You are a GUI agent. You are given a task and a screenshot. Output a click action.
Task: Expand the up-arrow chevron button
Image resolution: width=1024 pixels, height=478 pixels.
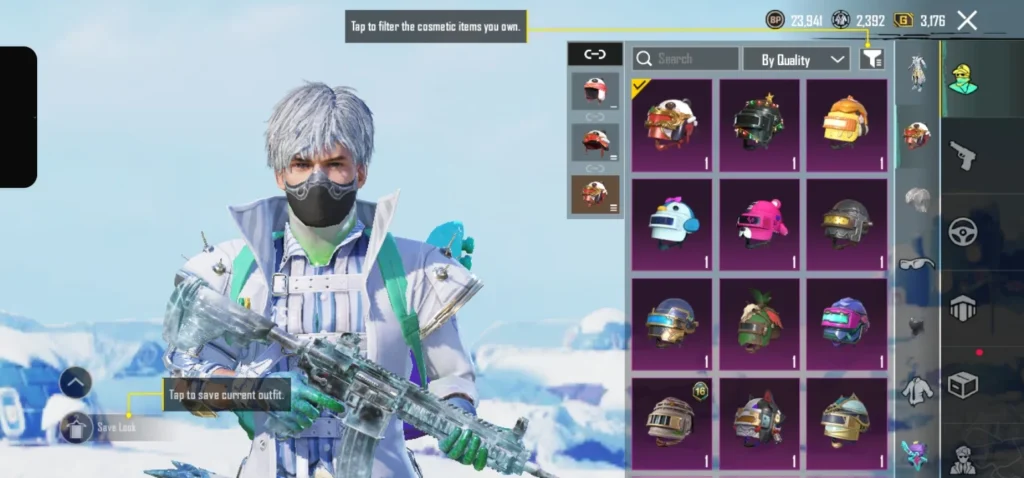pyautogui.click(x=76, y=382)
